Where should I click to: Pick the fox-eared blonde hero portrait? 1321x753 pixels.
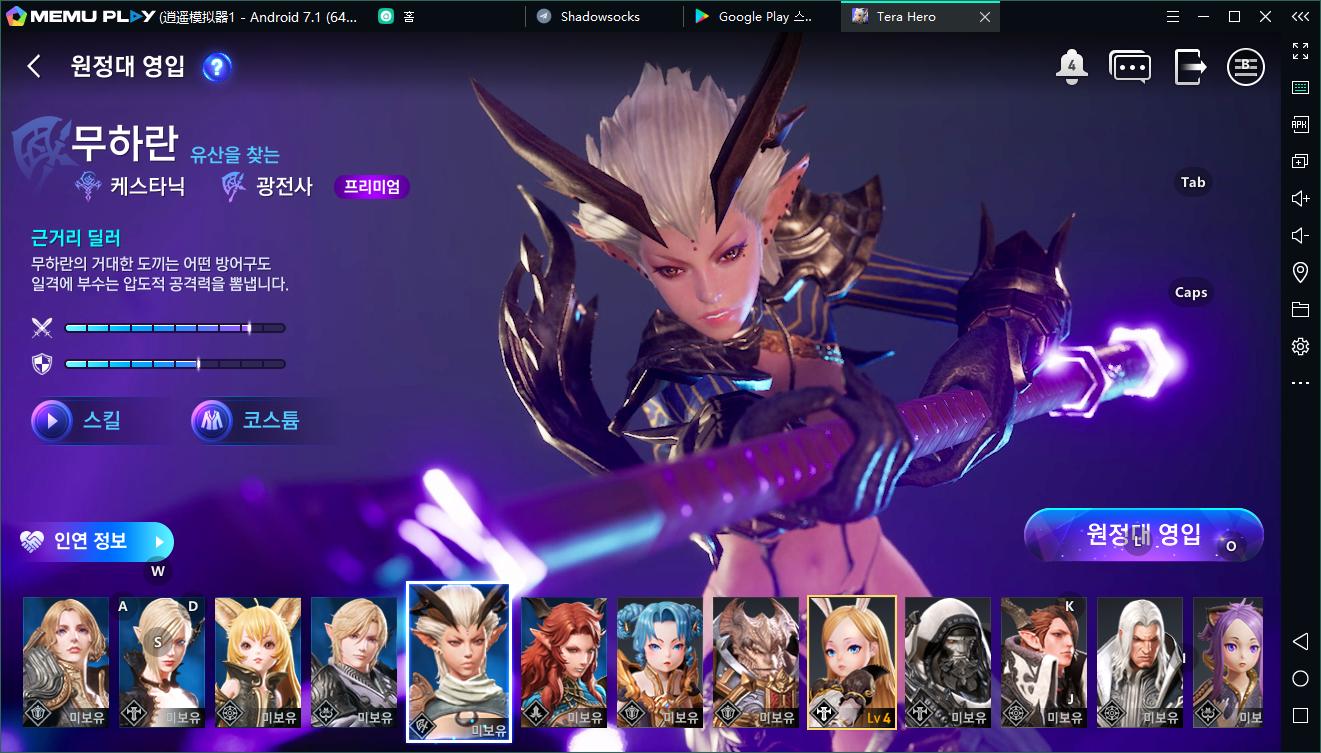(x=258, y=662)
